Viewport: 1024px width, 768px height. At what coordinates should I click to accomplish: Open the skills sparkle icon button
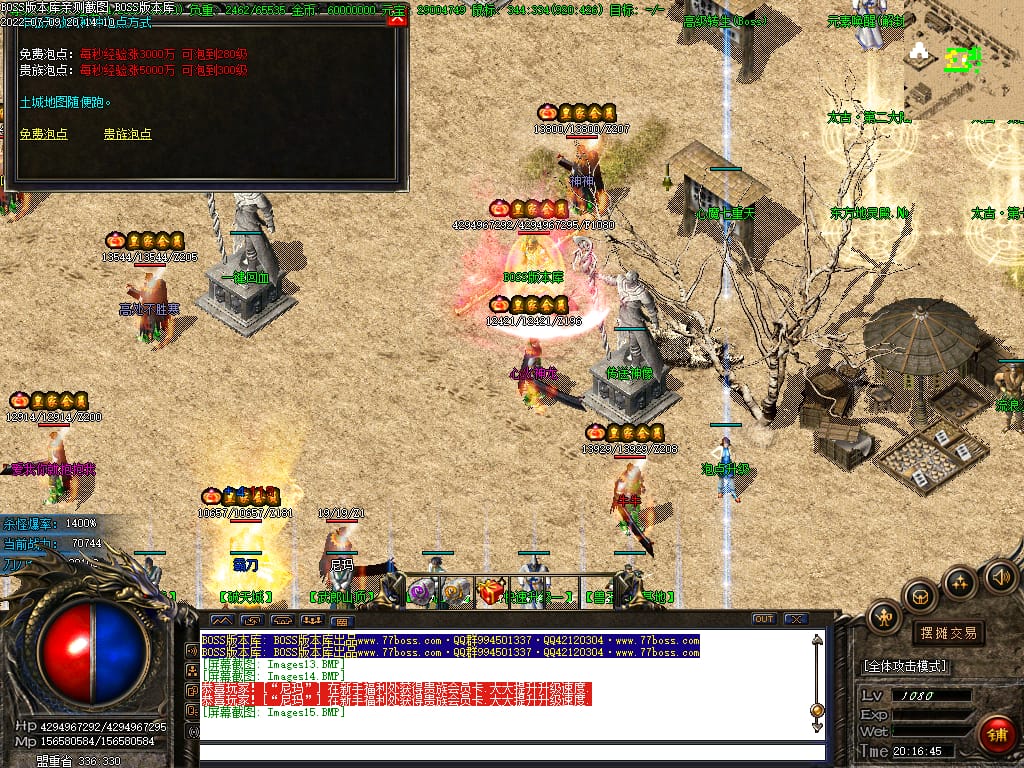[x=960, y=582]
